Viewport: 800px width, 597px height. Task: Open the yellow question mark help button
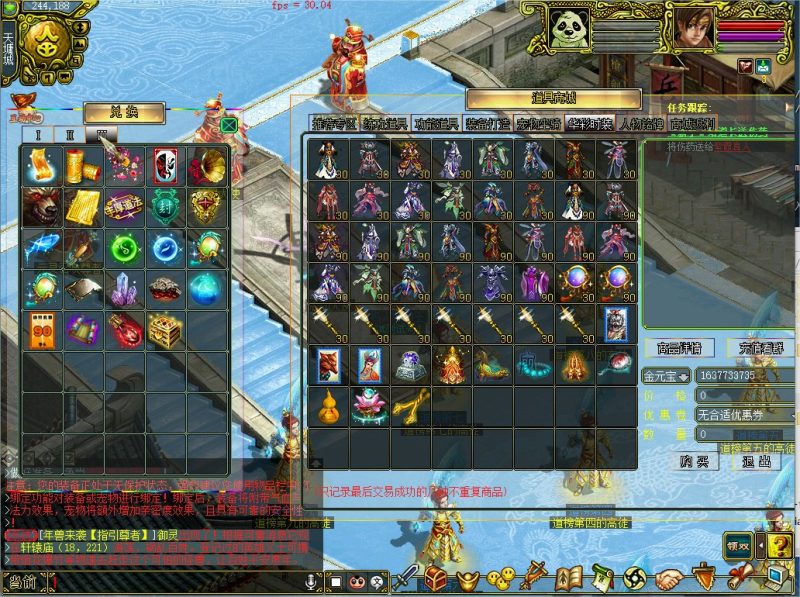775,546
